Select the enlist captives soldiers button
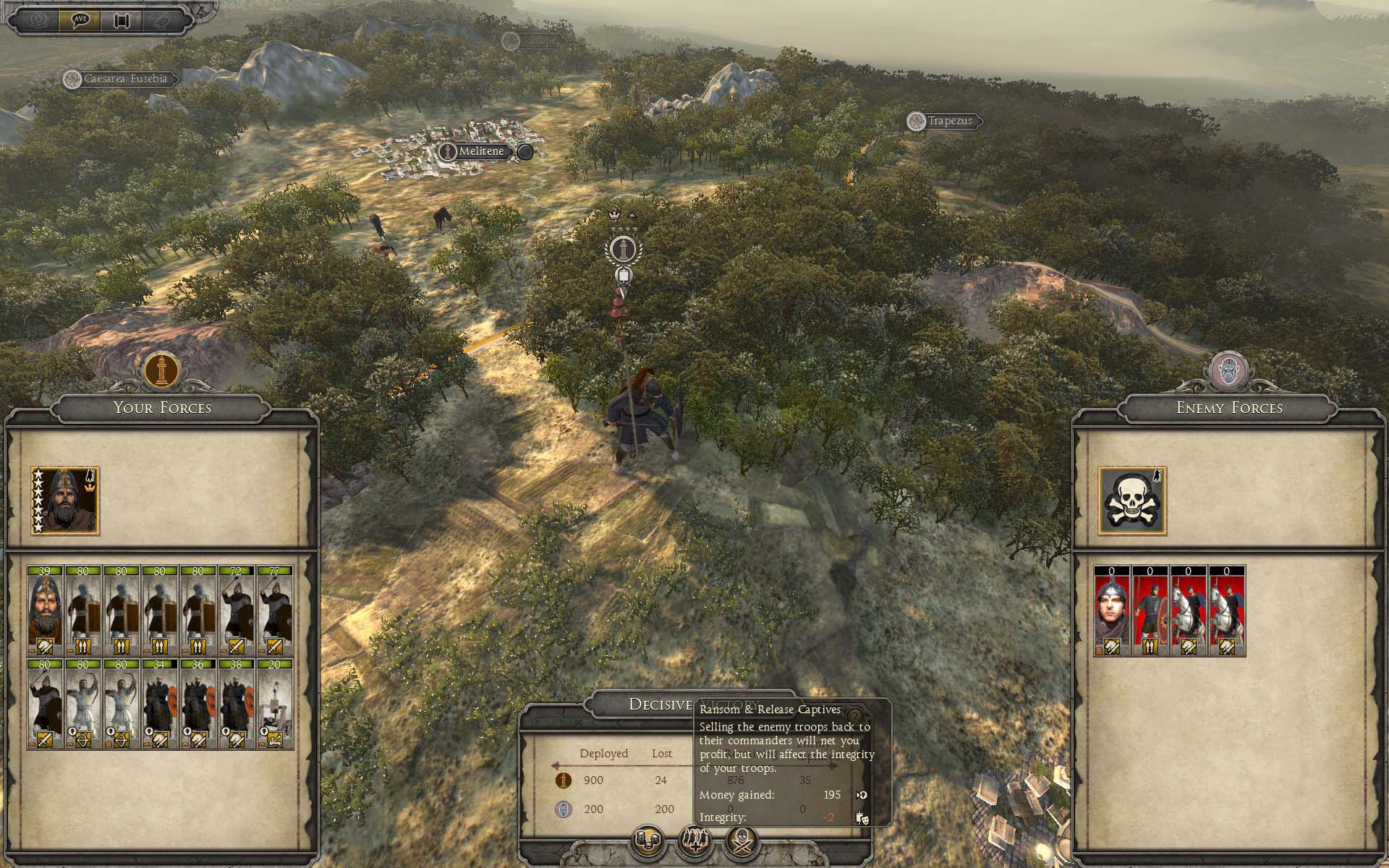Image resolution: width=1389 pixels, height=868 pixels. [x=694, y=841]
